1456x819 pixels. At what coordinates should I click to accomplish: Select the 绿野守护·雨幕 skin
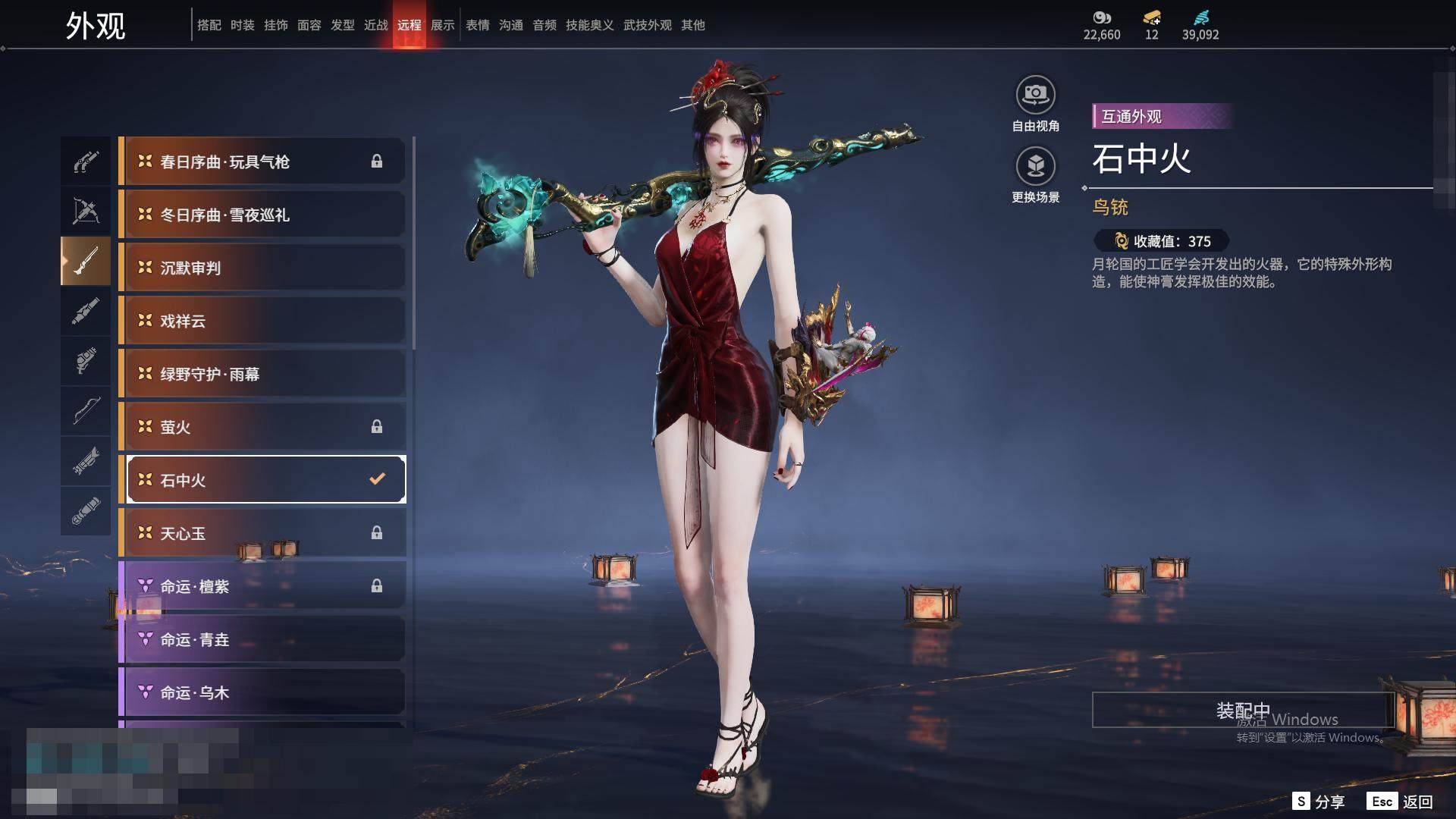(263, 374)
